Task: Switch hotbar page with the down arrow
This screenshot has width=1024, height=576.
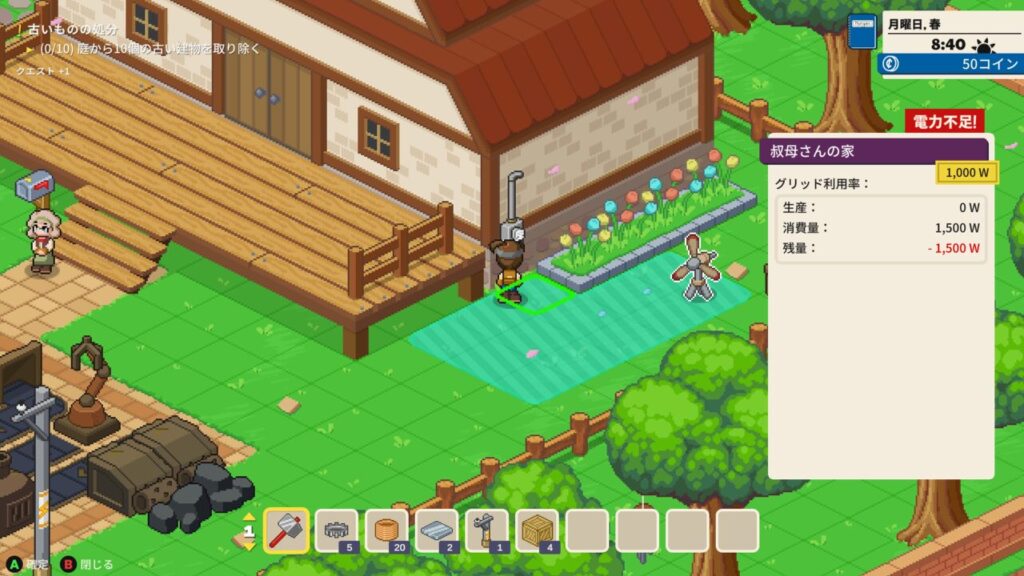Action: click(x=250, y=546)
